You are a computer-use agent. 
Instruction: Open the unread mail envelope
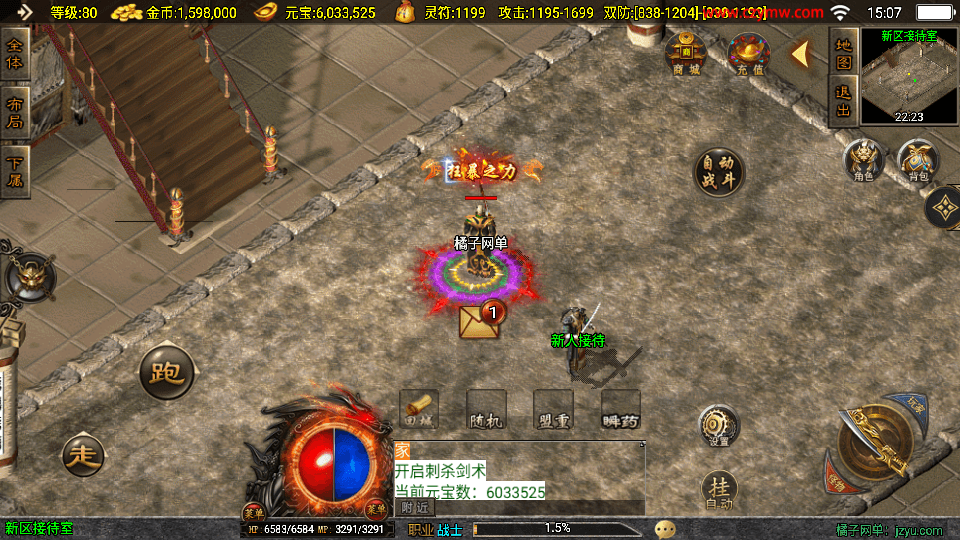(478, 320)
